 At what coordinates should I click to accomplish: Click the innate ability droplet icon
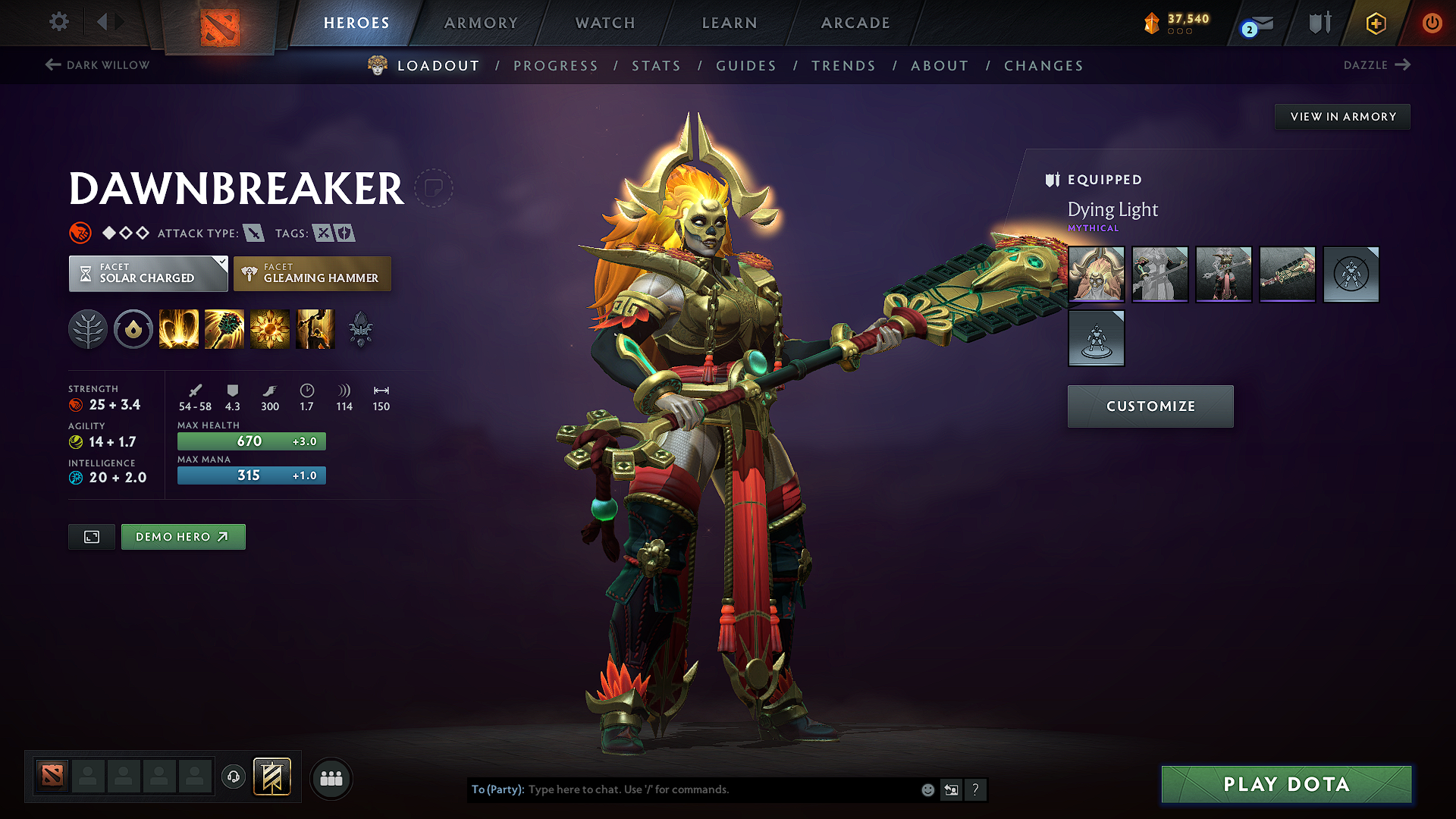pyautogui.click(x=133, y=328)
